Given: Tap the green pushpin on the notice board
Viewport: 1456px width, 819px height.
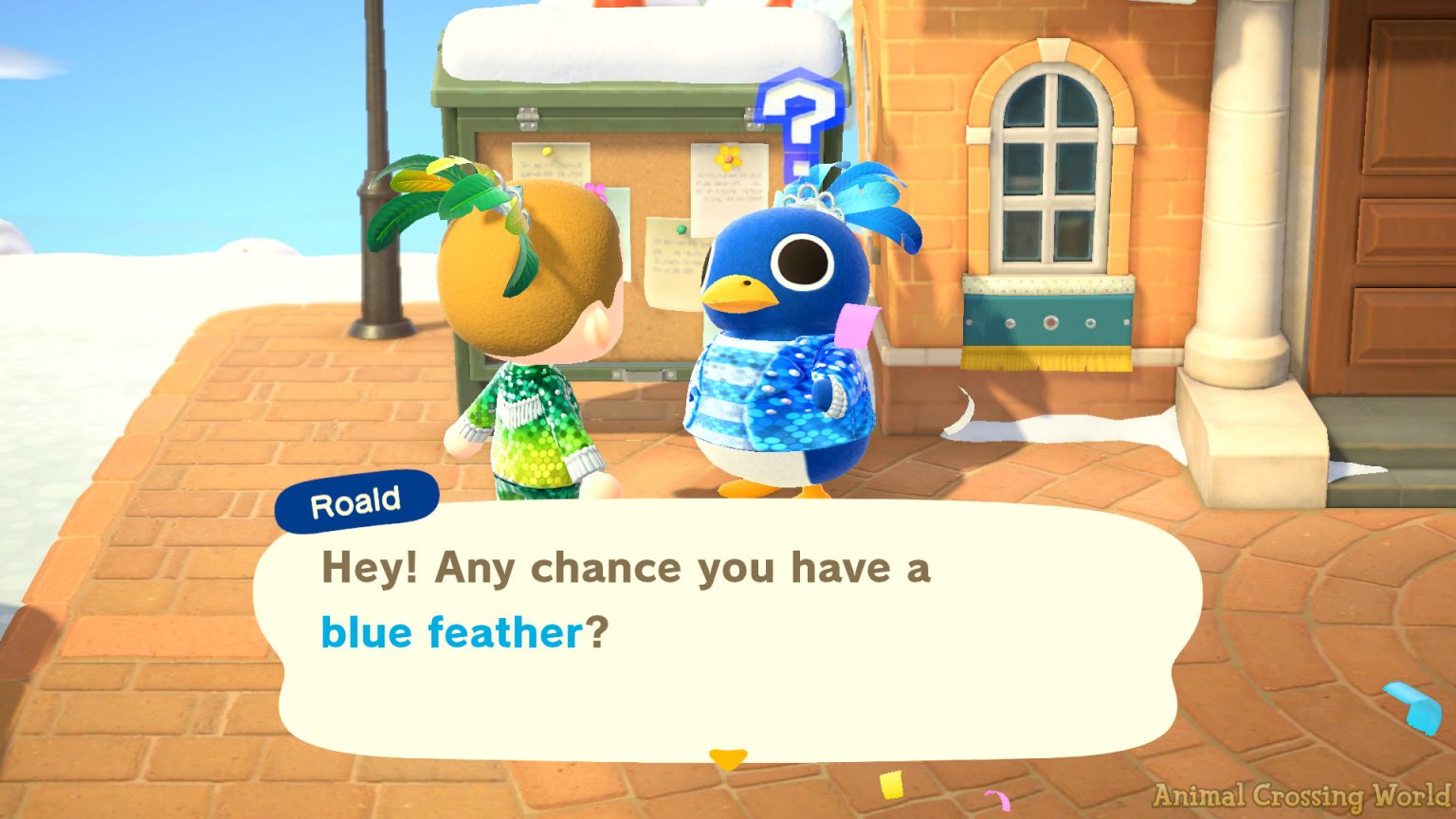Looking at the screenshot, I should tap(681, 227).
